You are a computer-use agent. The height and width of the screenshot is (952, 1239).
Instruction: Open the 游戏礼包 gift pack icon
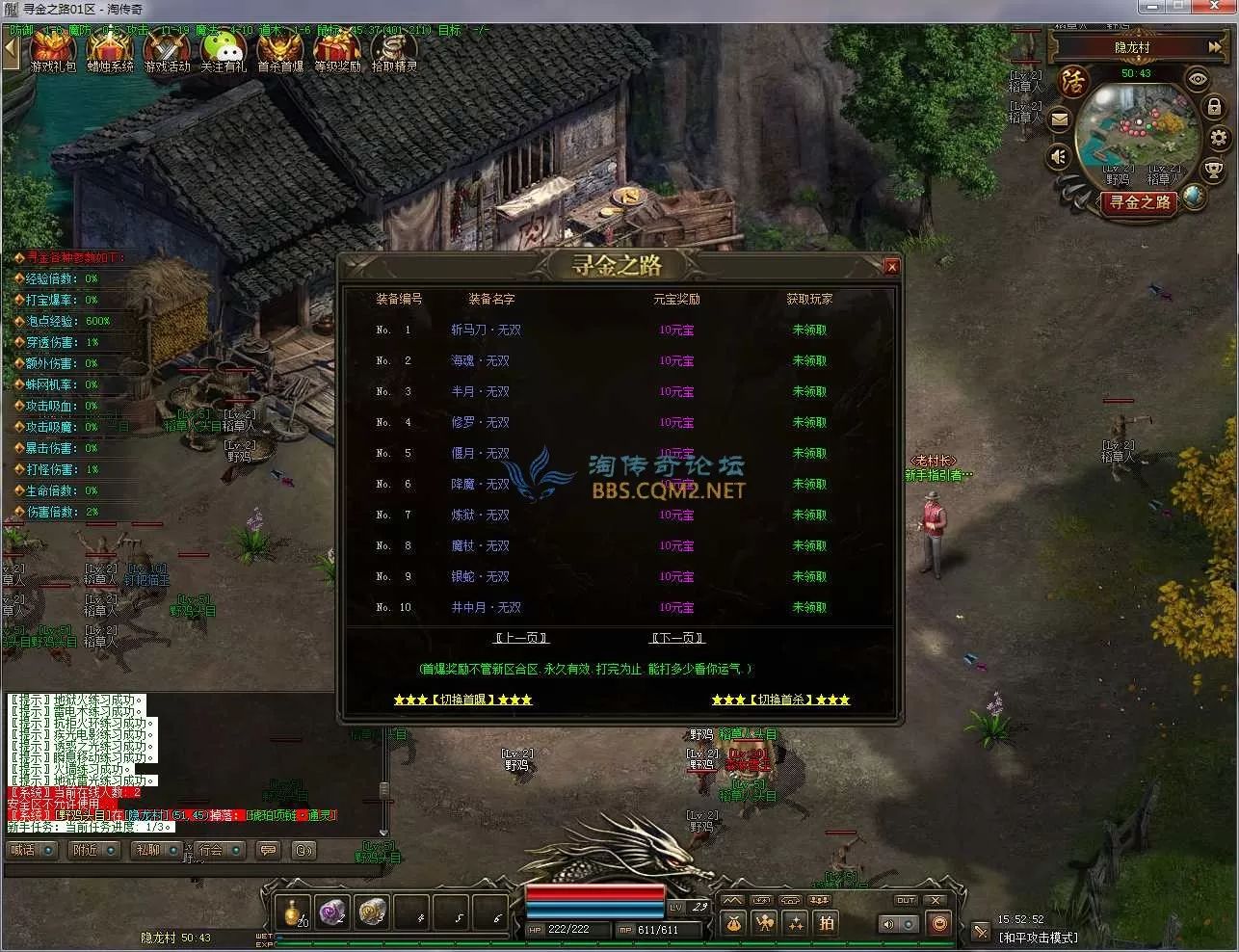pyautogui.click(x=53, y=50)
